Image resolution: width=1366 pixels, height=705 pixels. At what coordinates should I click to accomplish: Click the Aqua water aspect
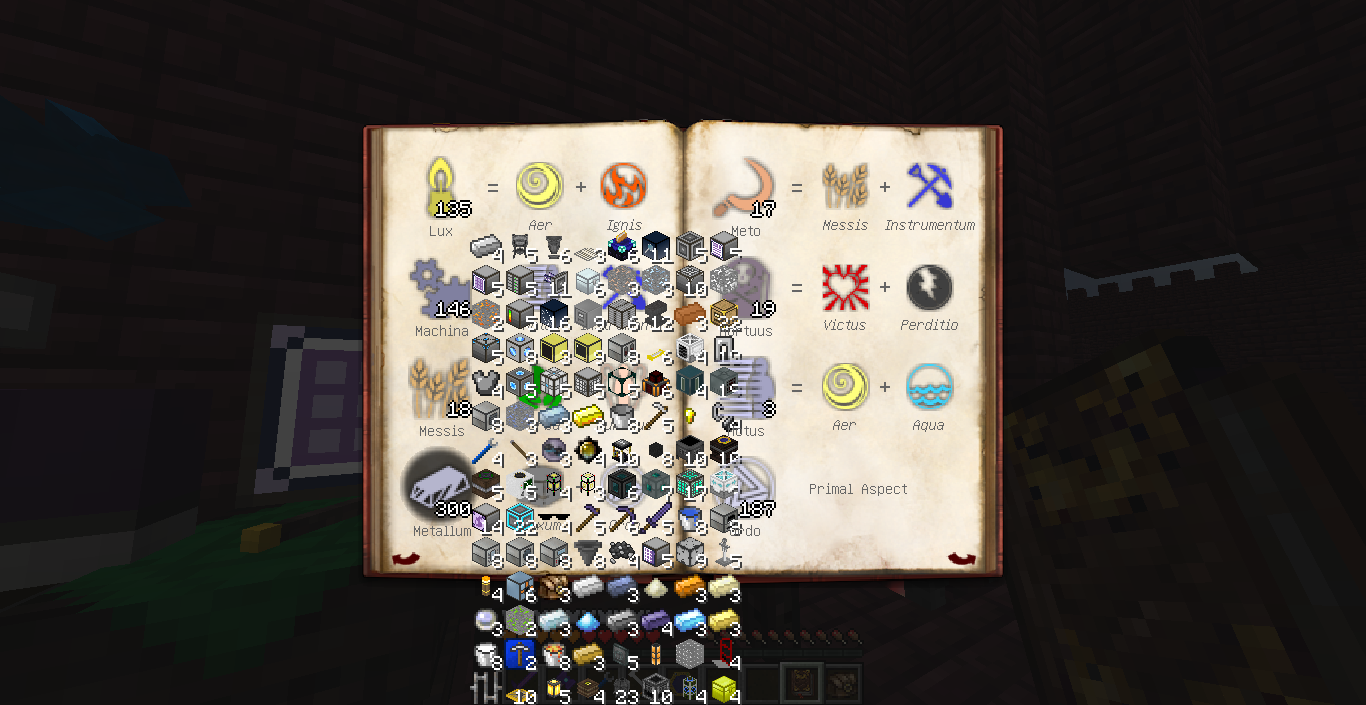tap(929, 387)
